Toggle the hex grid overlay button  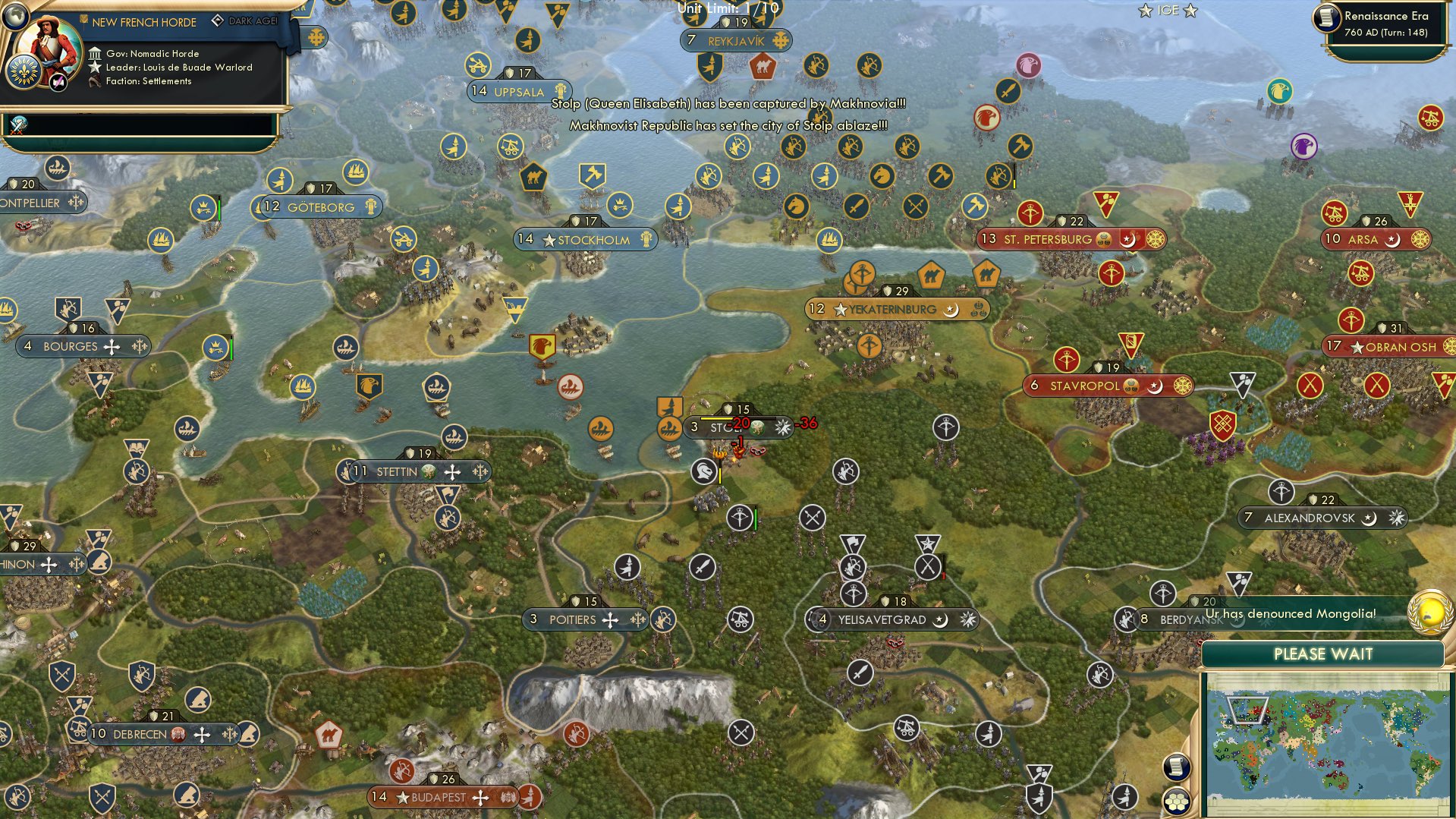(1177, 802)
